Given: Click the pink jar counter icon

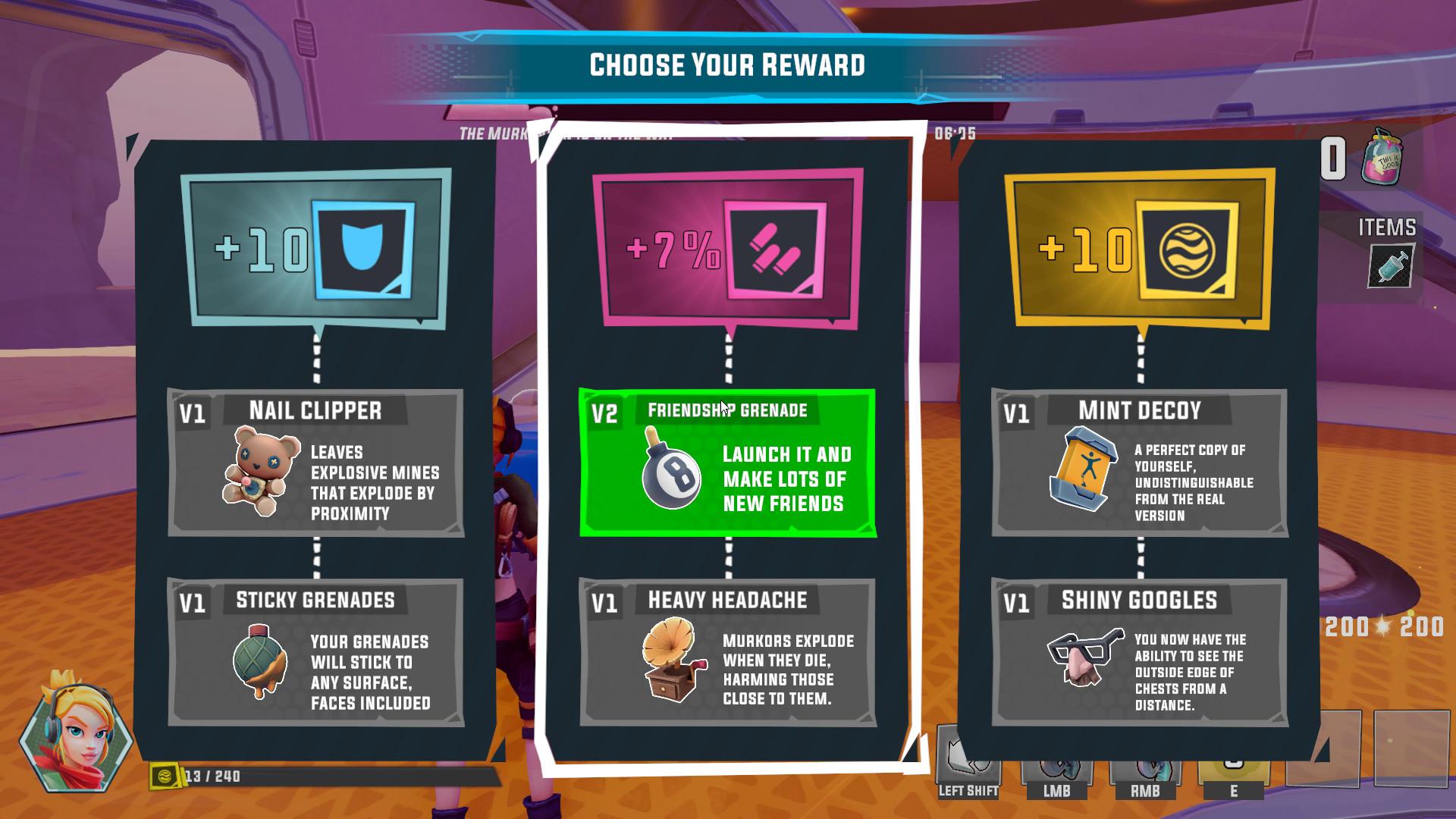Looking at the screenshot, I should tap(1382, 157).
